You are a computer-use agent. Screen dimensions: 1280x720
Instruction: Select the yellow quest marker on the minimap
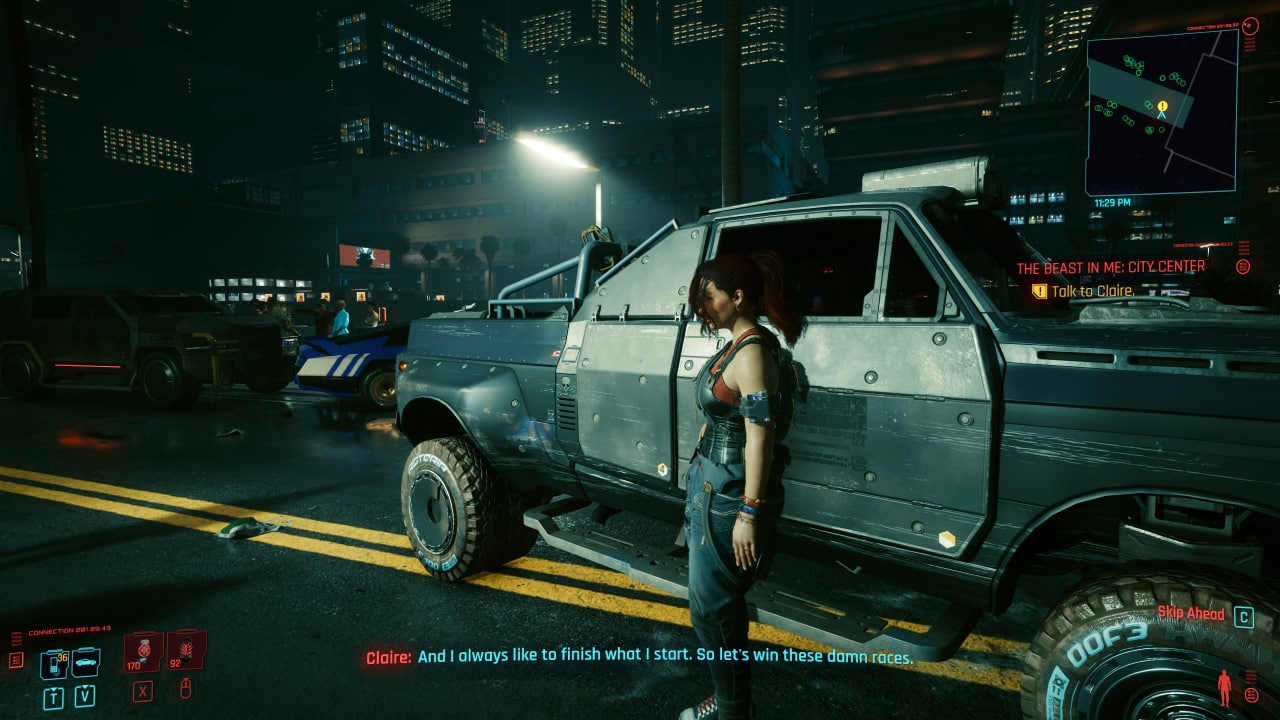click(1162, 105)
